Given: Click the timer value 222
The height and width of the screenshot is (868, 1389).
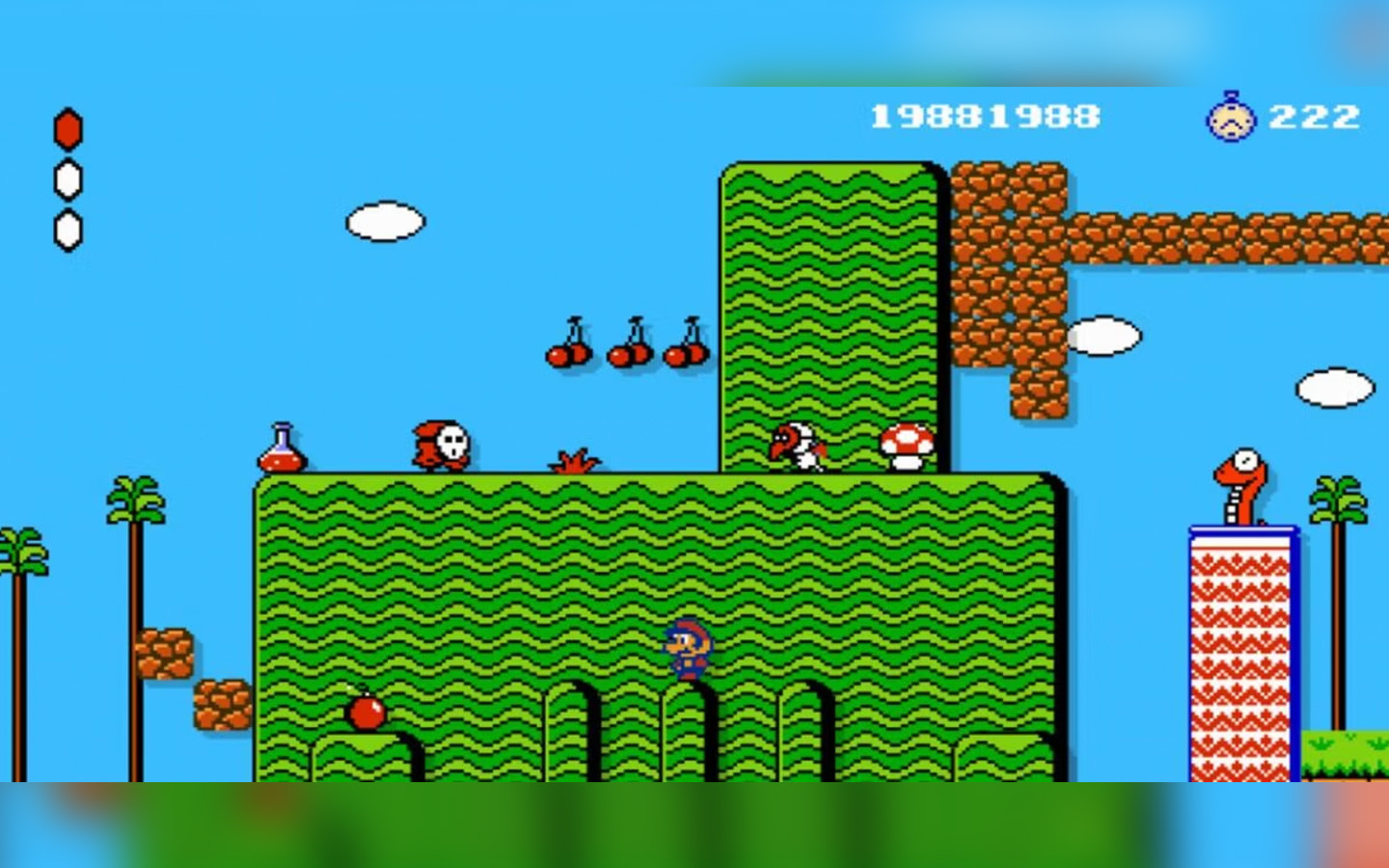Looking at the screenshot, I should tap(1316, 116).
